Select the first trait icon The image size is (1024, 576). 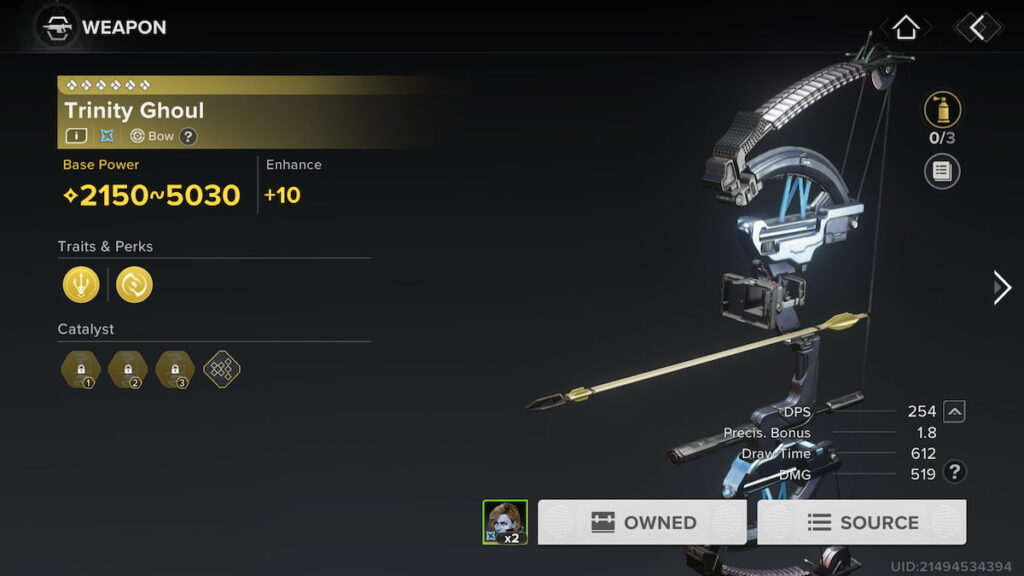pyautogui.click(x=81, y=285)
